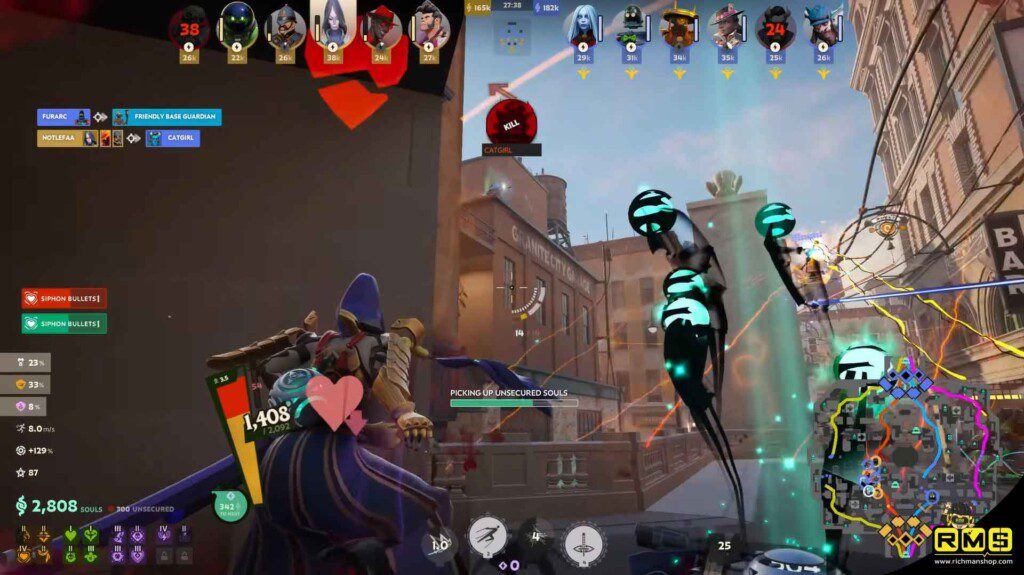Click the Catgirl kill marker icon
The image size is (1024, 575).
[x=511, y=122]
